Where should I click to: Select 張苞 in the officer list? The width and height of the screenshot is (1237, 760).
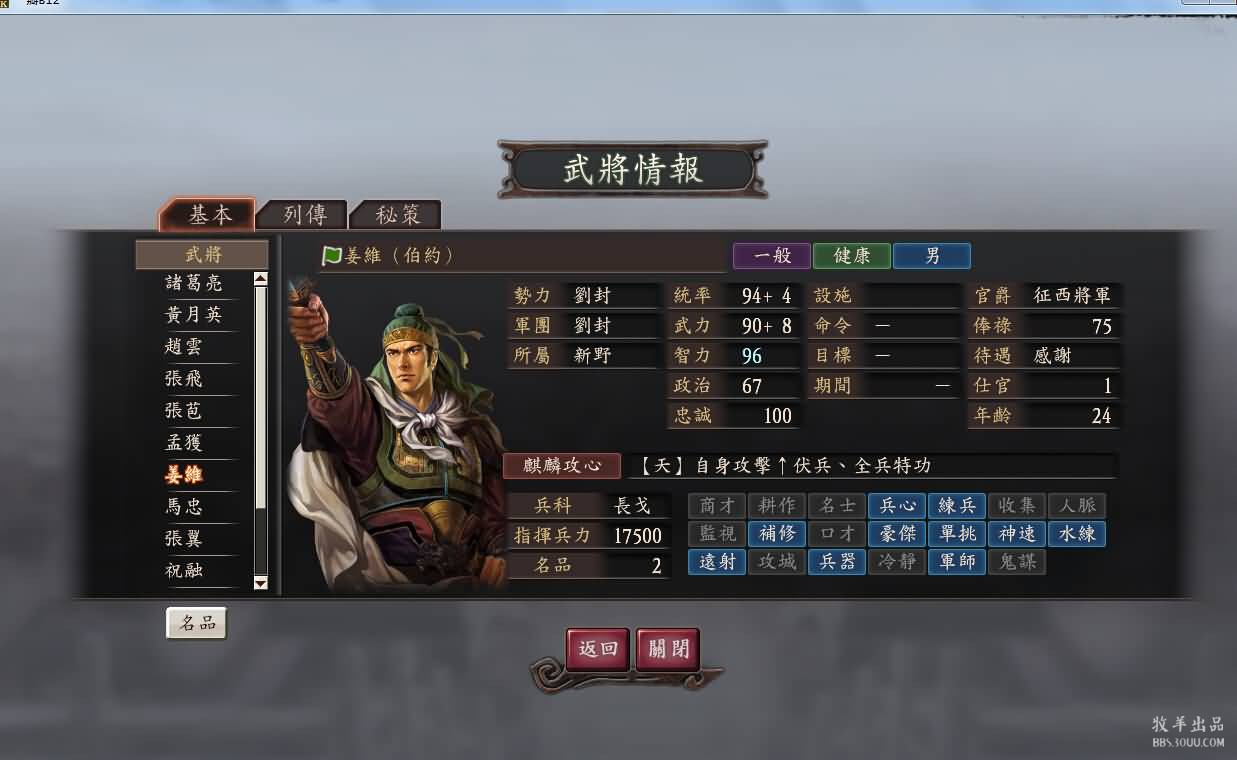pyautogui.click(x=183, y=411)
